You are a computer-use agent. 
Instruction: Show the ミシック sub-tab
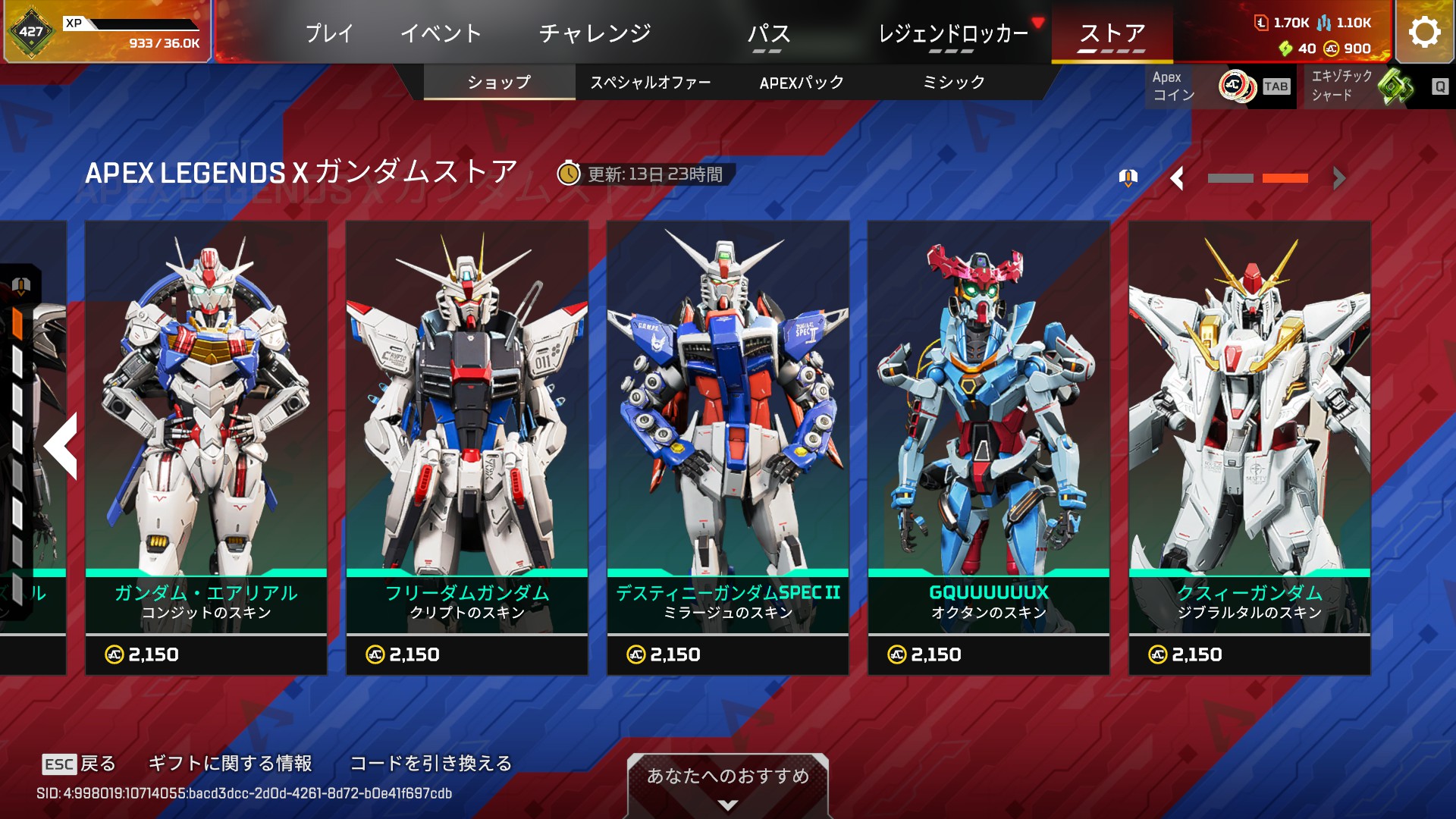(953, 83)
